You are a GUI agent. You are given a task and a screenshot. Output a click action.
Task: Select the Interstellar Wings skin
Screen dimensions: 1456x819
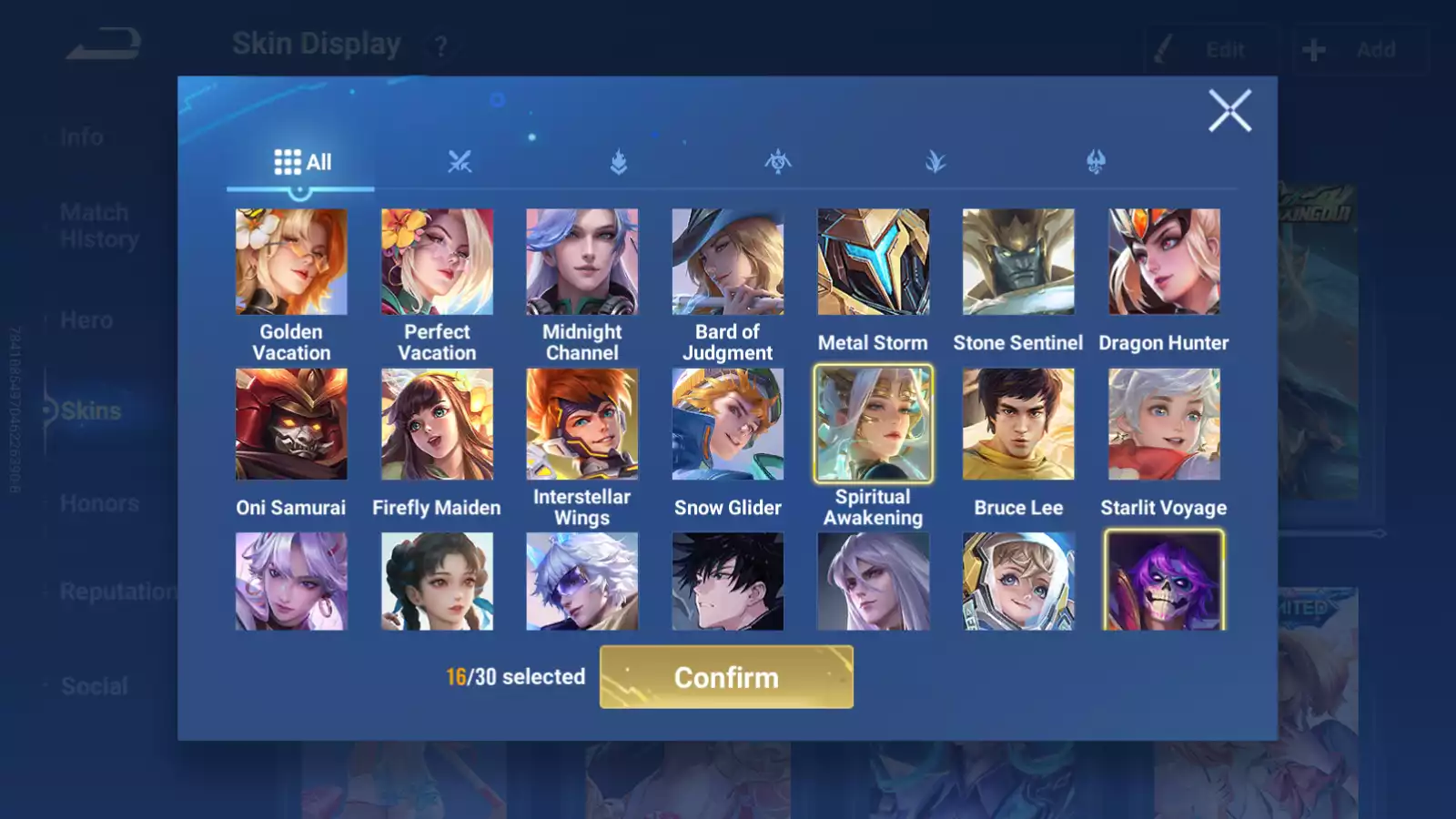tap(582, 424)
